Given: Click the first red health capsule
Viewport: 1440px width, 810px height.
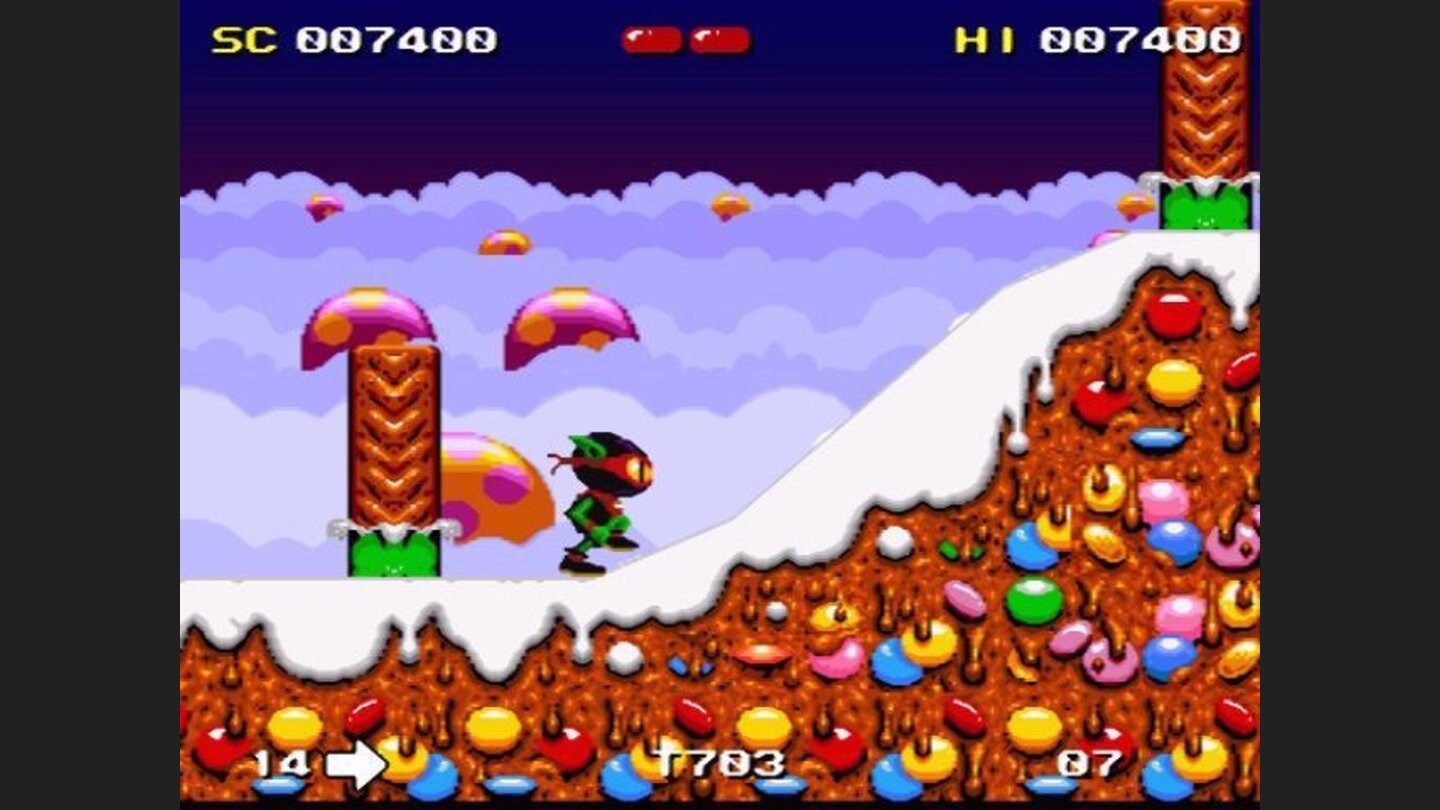Looking at the screenshot, I should click(x=651, y=37).
